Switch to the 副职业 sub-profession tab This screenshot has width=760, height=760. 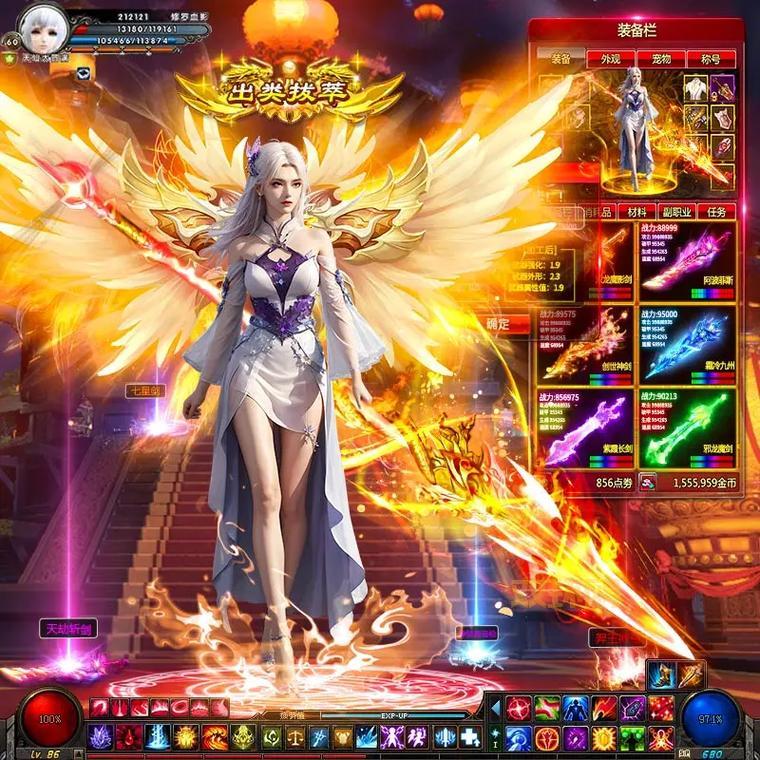coord(676,212)
